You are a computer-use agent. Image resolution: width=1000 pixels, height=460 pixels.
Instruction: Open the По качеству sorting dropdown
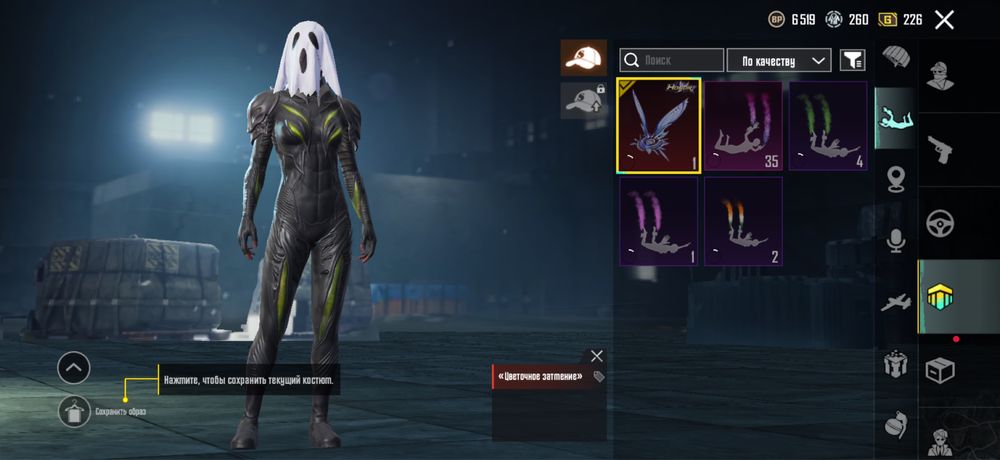(779, 61)
